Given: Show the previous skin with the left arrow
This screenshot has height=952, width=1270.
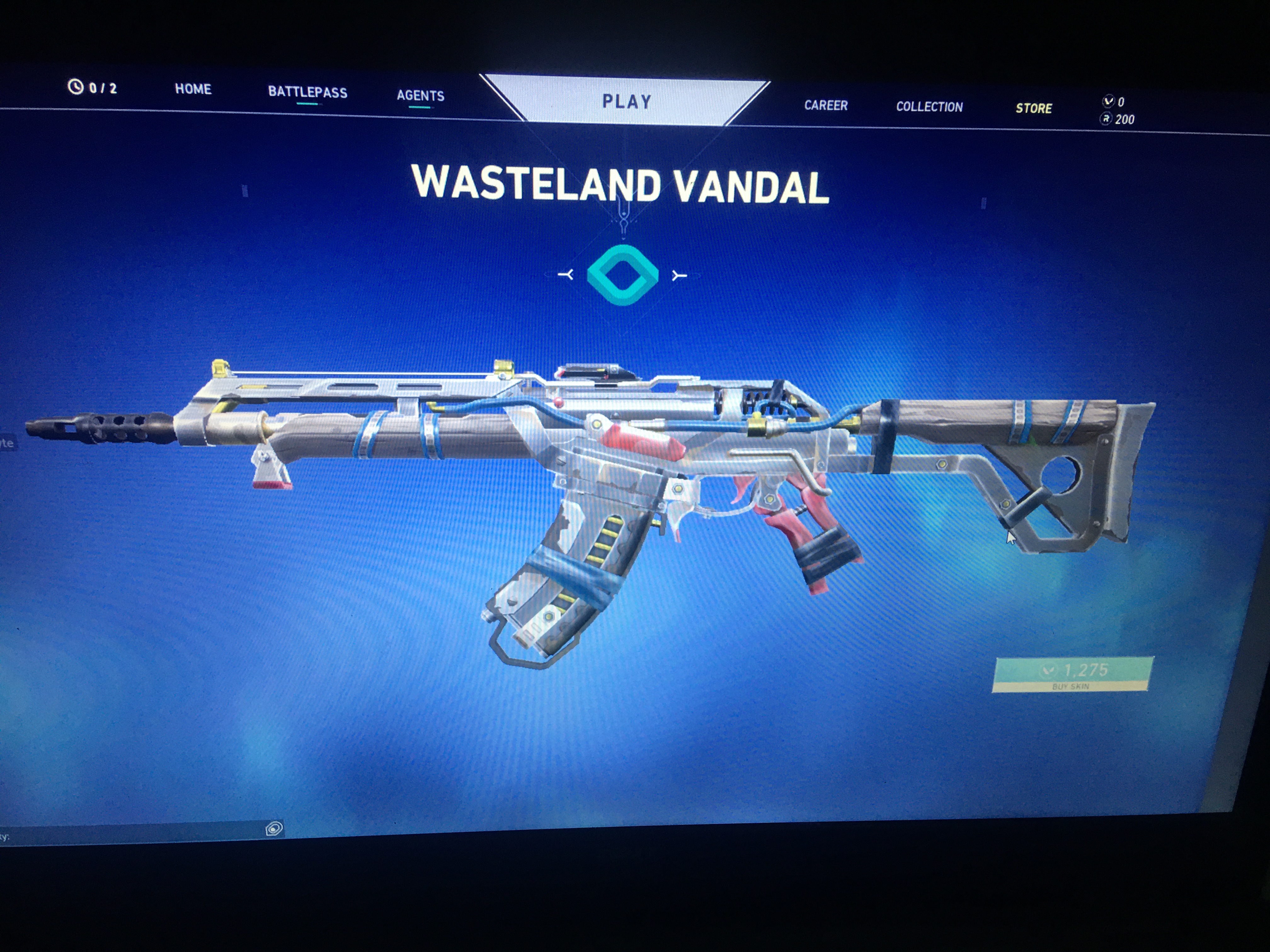Looking at the screenshot, I should click(x=566, y=275).
